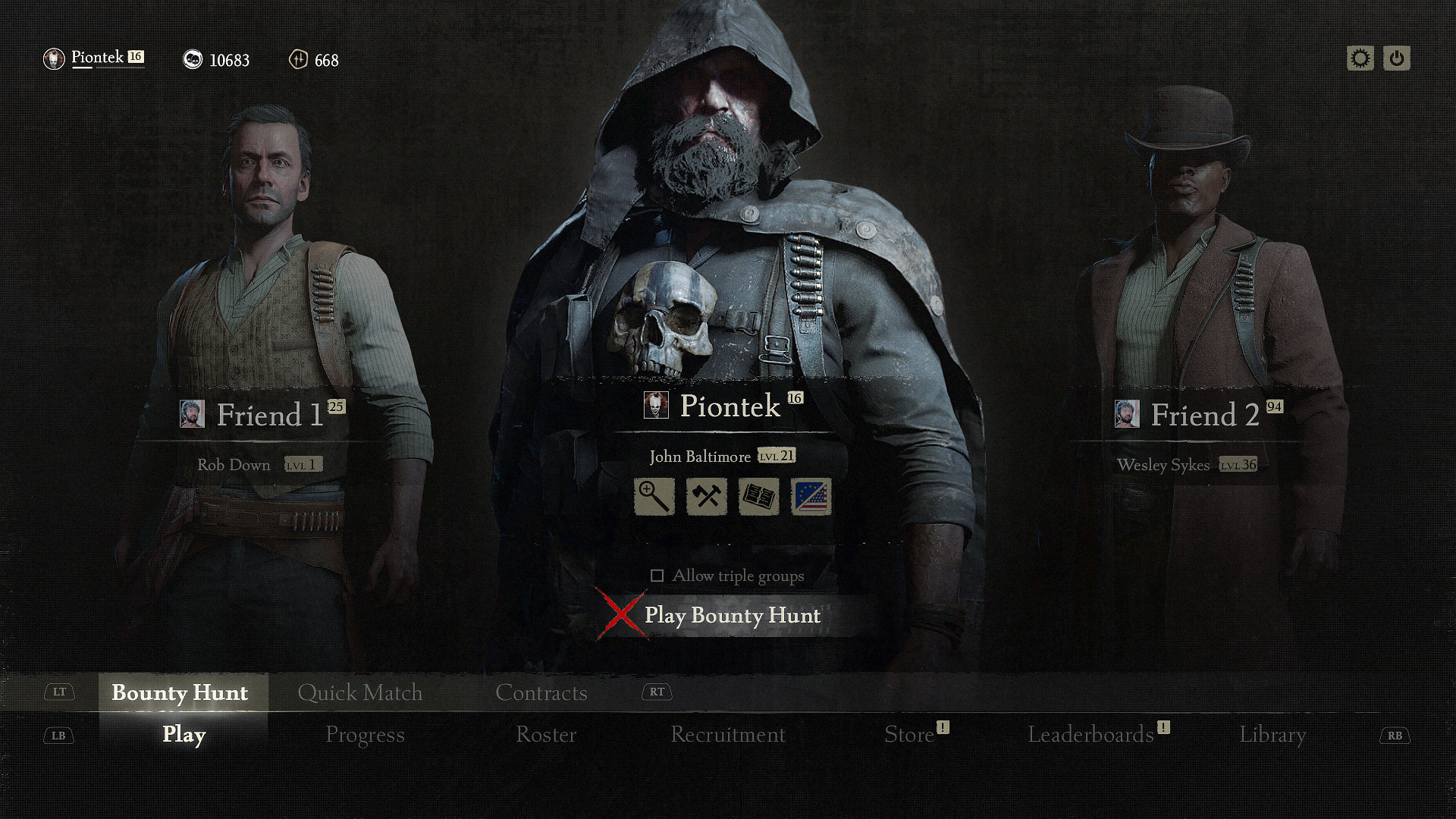
Task: Open settings with the gear icon
Action: (x=1360, y=58)
